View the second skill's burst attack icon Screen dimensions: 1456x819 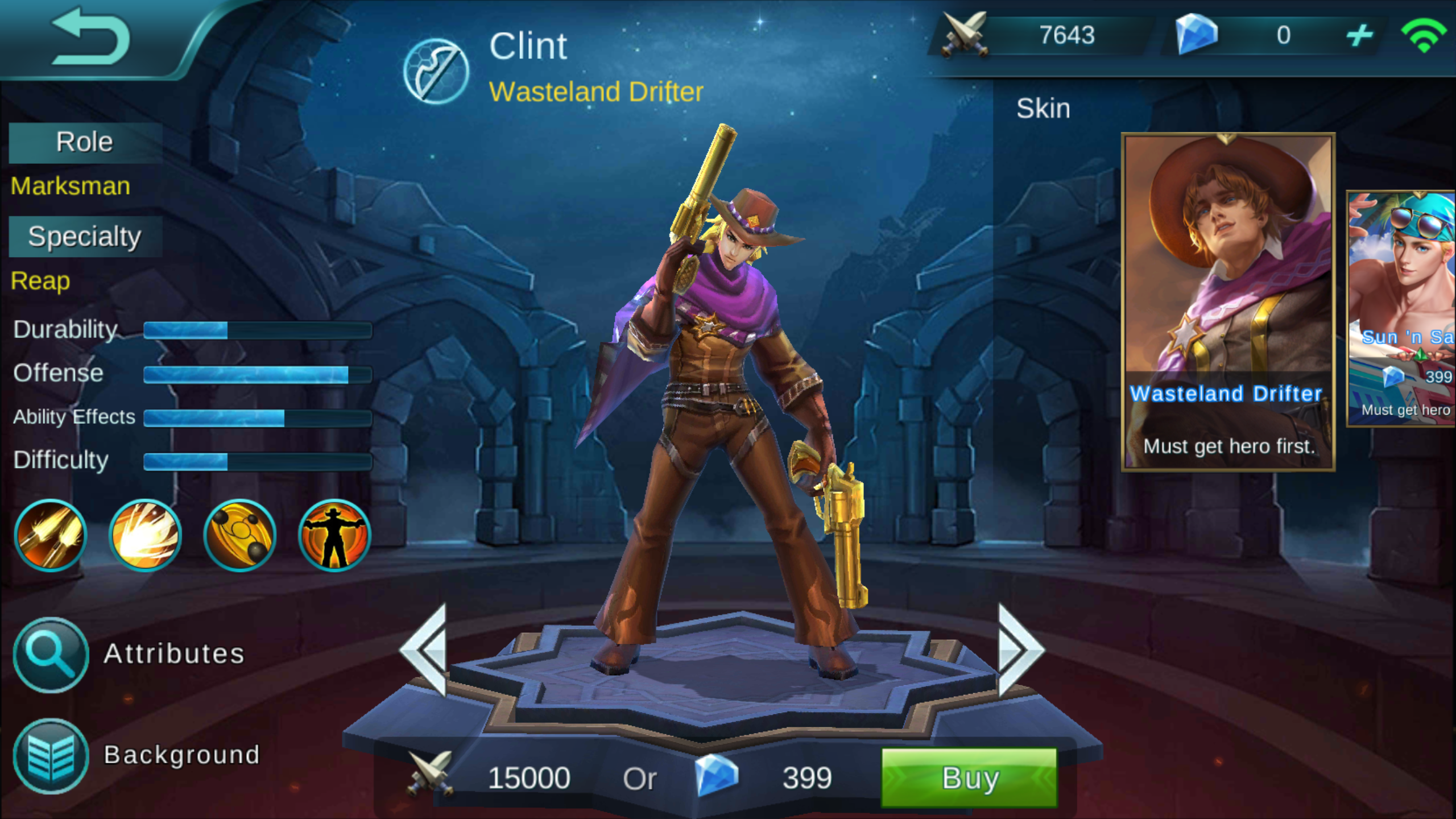tap(144, 535)
